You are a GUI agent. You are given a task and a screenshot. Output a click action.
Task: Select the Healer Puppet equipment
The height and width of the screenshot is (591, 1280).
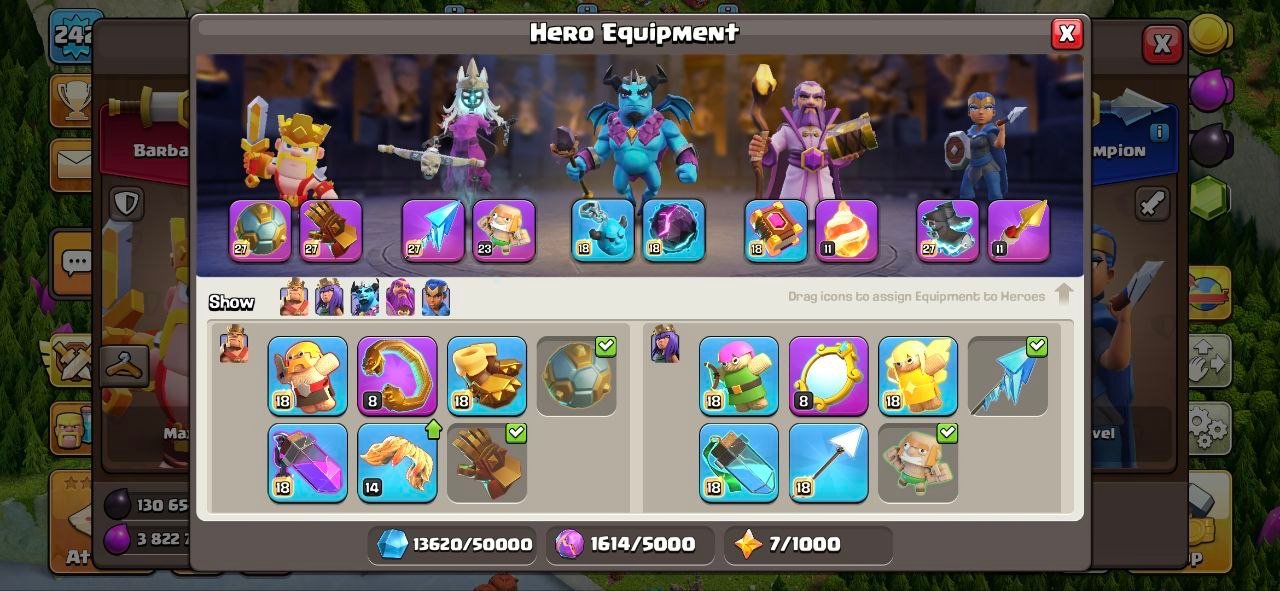918,376
